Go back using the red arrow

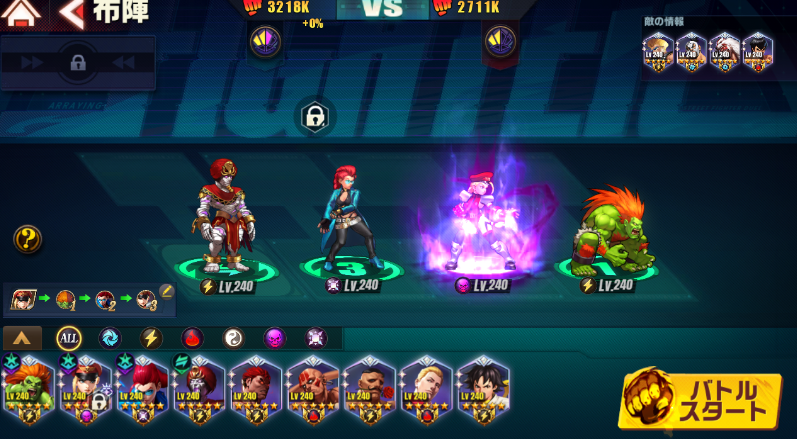coord(71,13)
